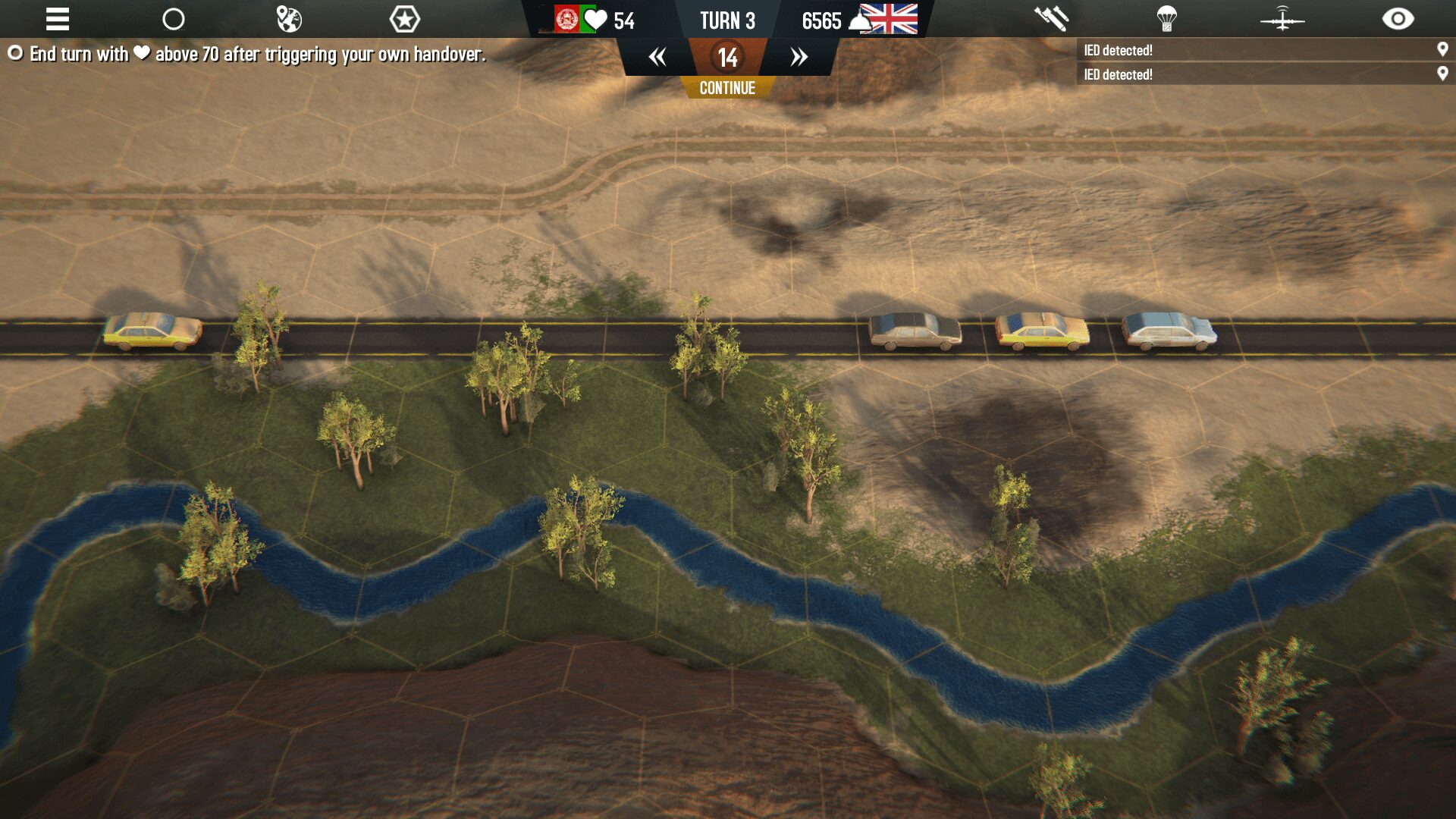This screenshot has height=819, width=1456.
Task: Open the artillery strike icon
Action: [1051, 19]
